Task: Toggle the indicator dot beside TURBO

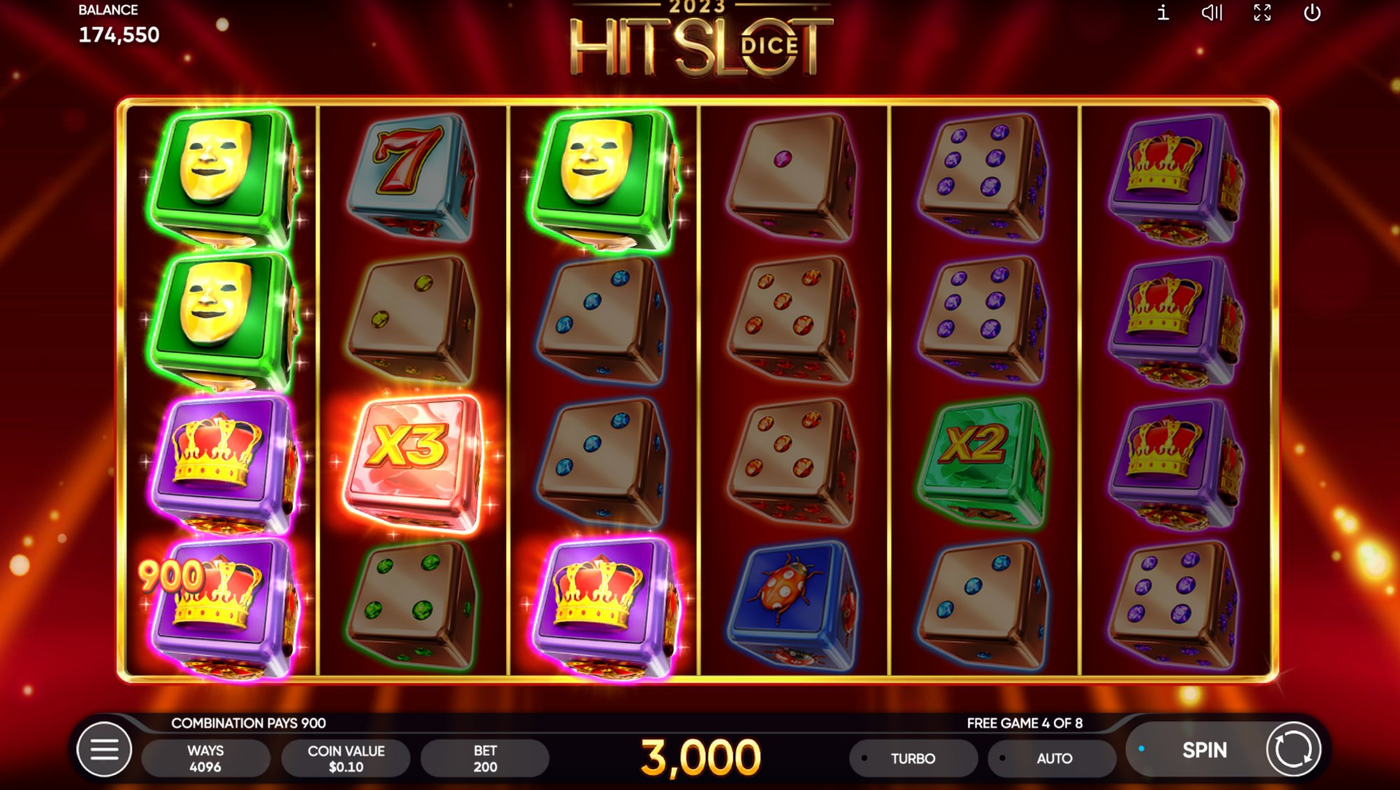Action: (862, 757)
